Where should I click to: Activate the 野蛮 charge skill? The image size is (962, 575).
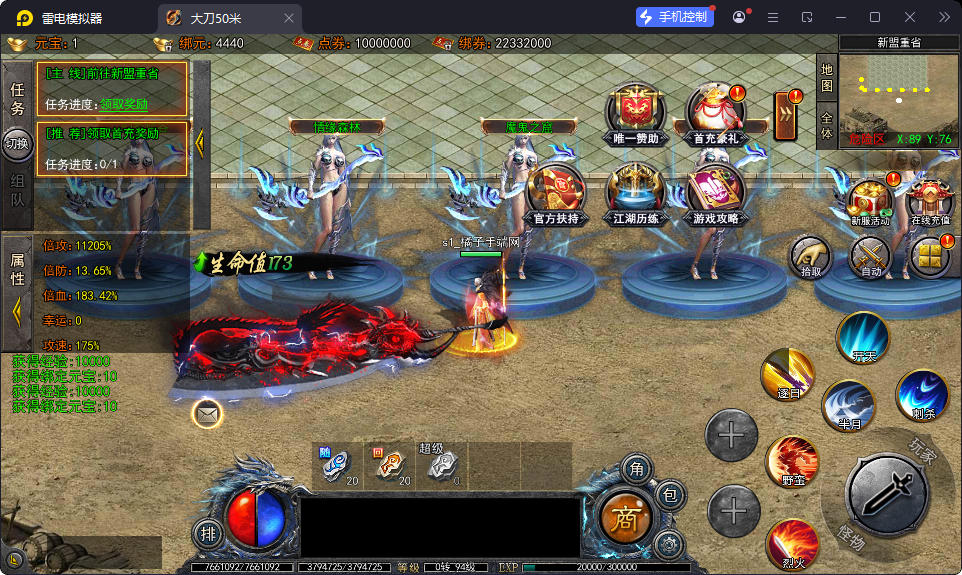(791, 462)
